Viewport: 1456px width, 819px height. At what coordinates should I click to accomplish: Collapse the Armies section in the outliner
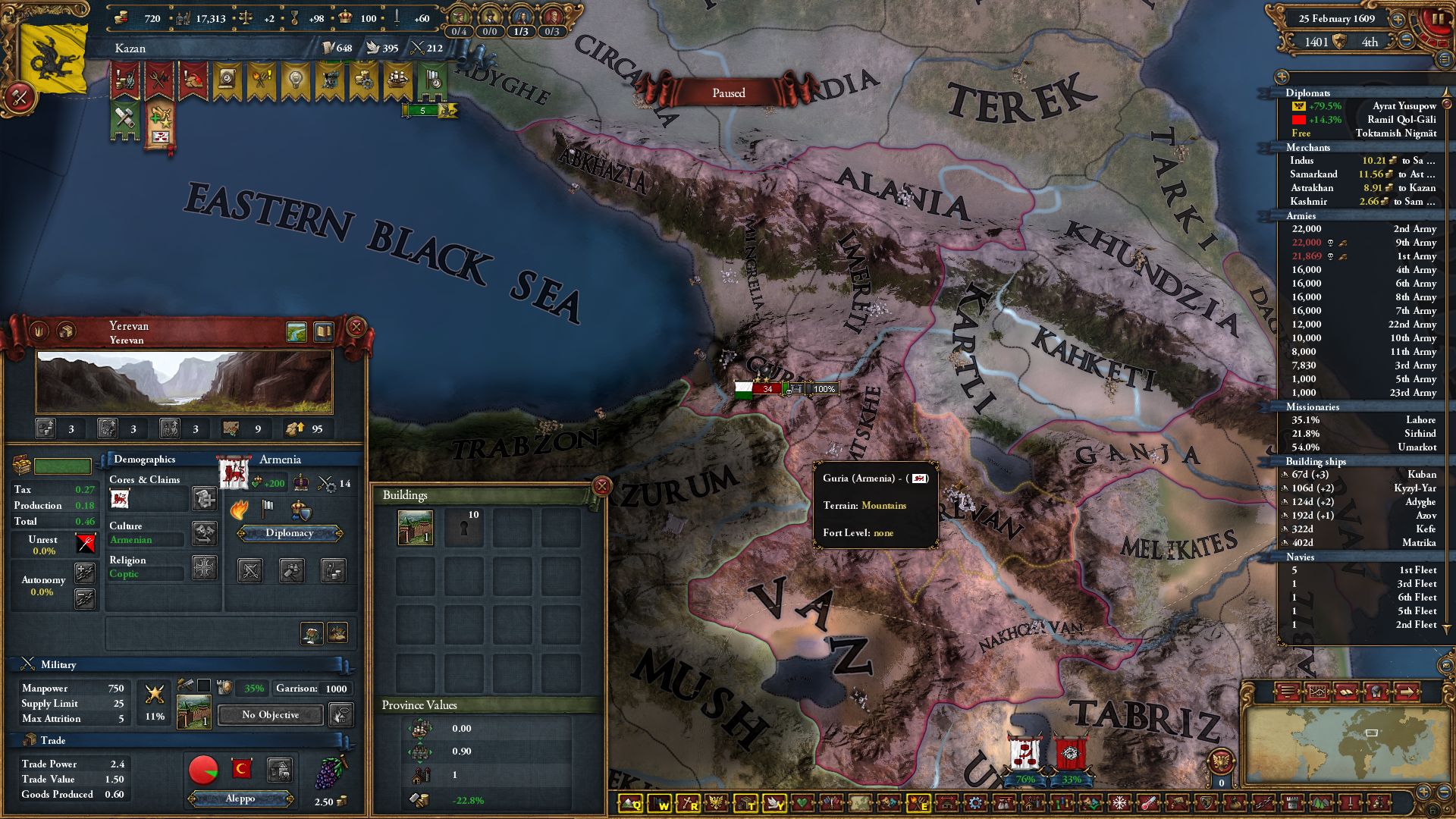click(1302, 217)
